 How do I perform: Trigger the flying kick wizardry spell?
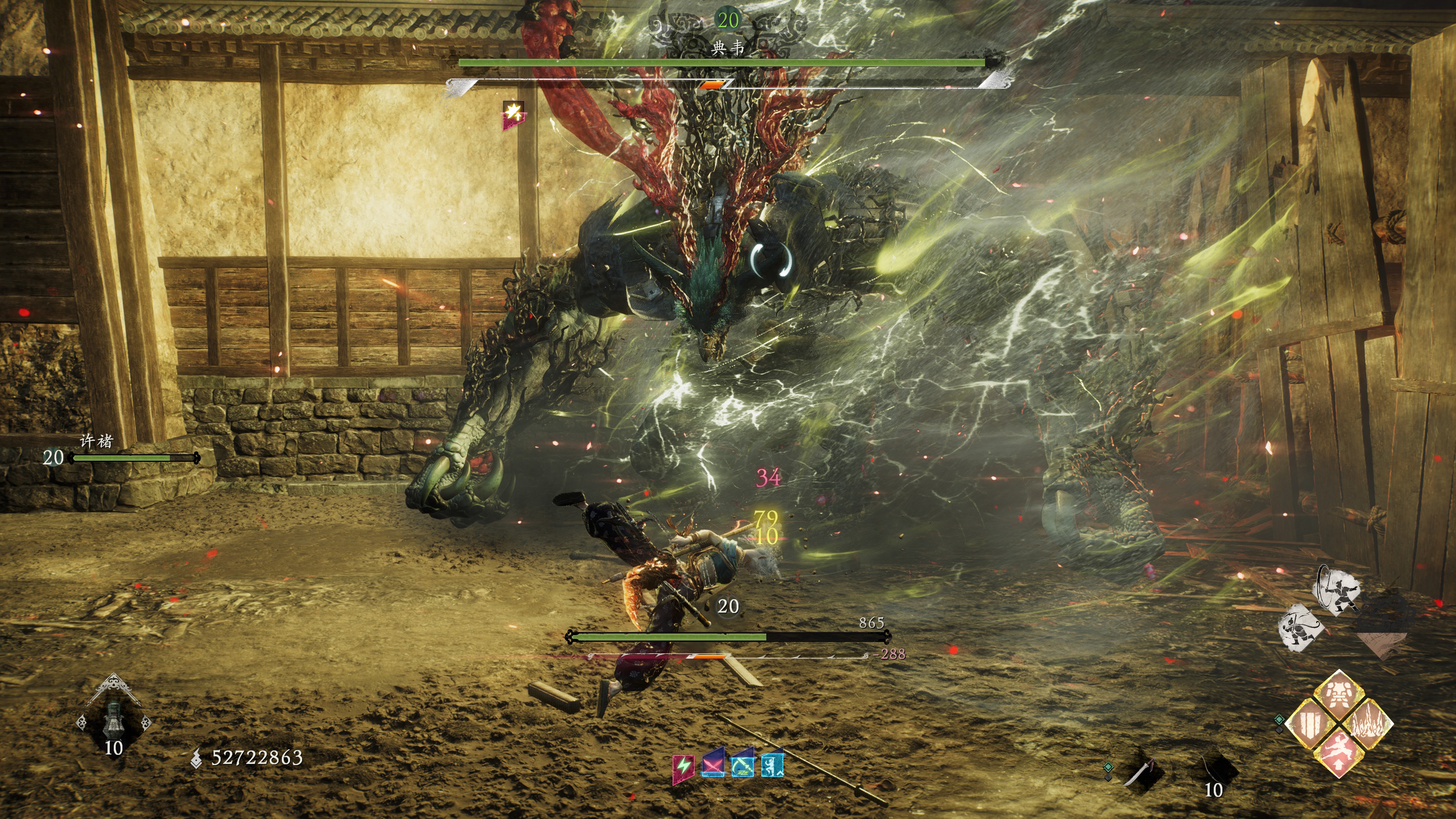tap(1338, 753)
